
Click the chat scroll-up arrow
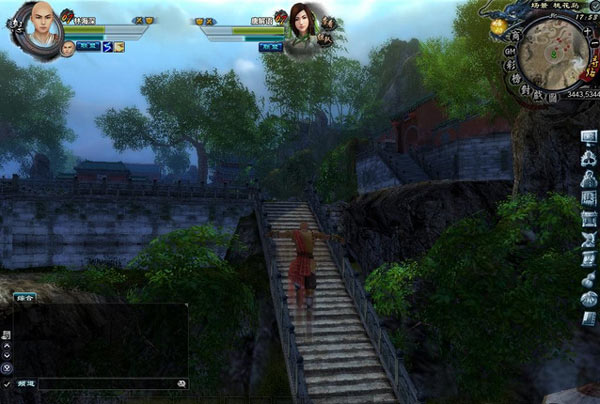pyautogui.click(x=7, y=345)
